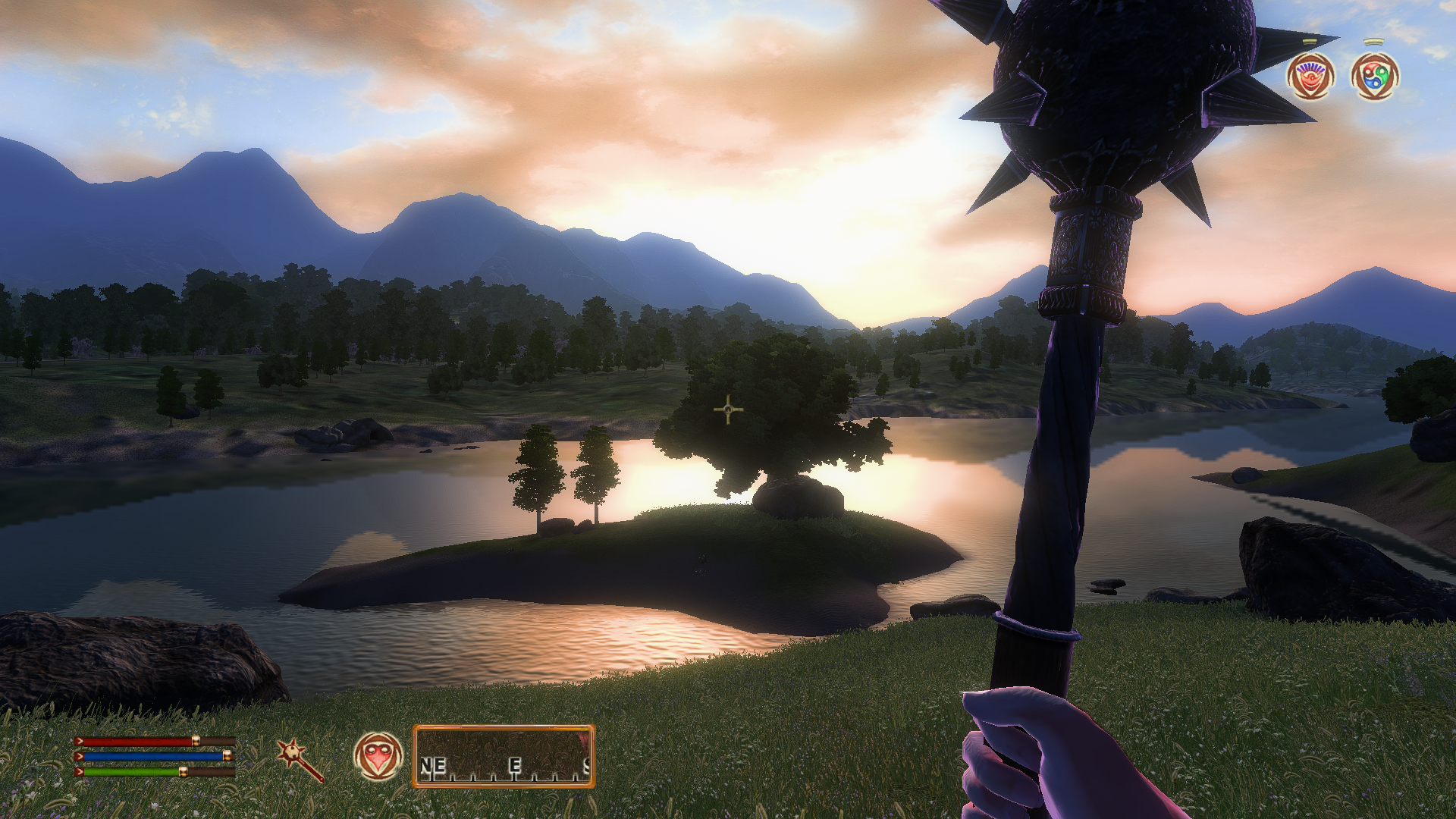Select the heart-shaped active spell icon
1456x819 pixels.
[378, 756]
